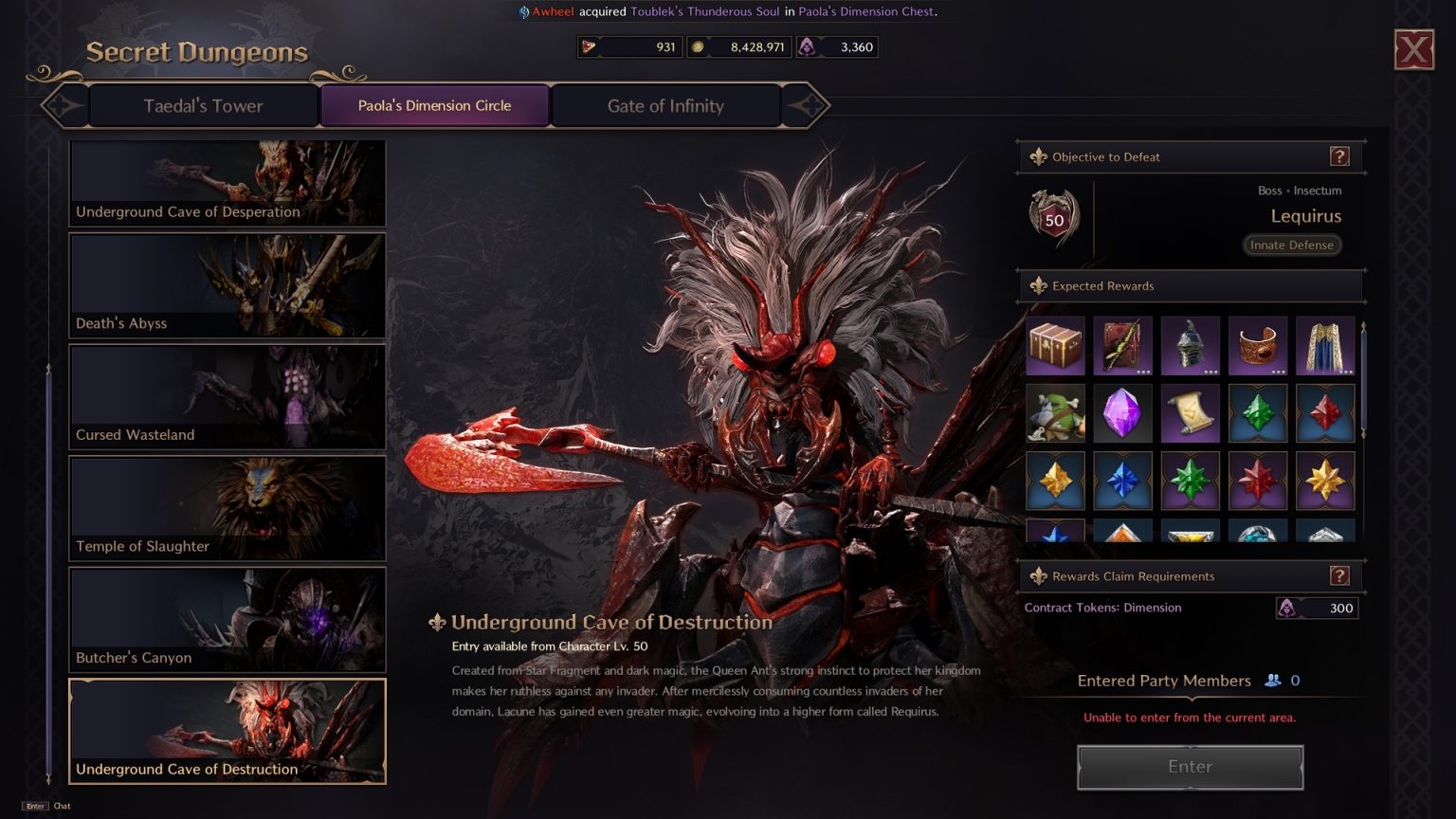Toggle the Innate Defense indicator
This screenshot has height=819, width=1456.
pos(1291,245)
